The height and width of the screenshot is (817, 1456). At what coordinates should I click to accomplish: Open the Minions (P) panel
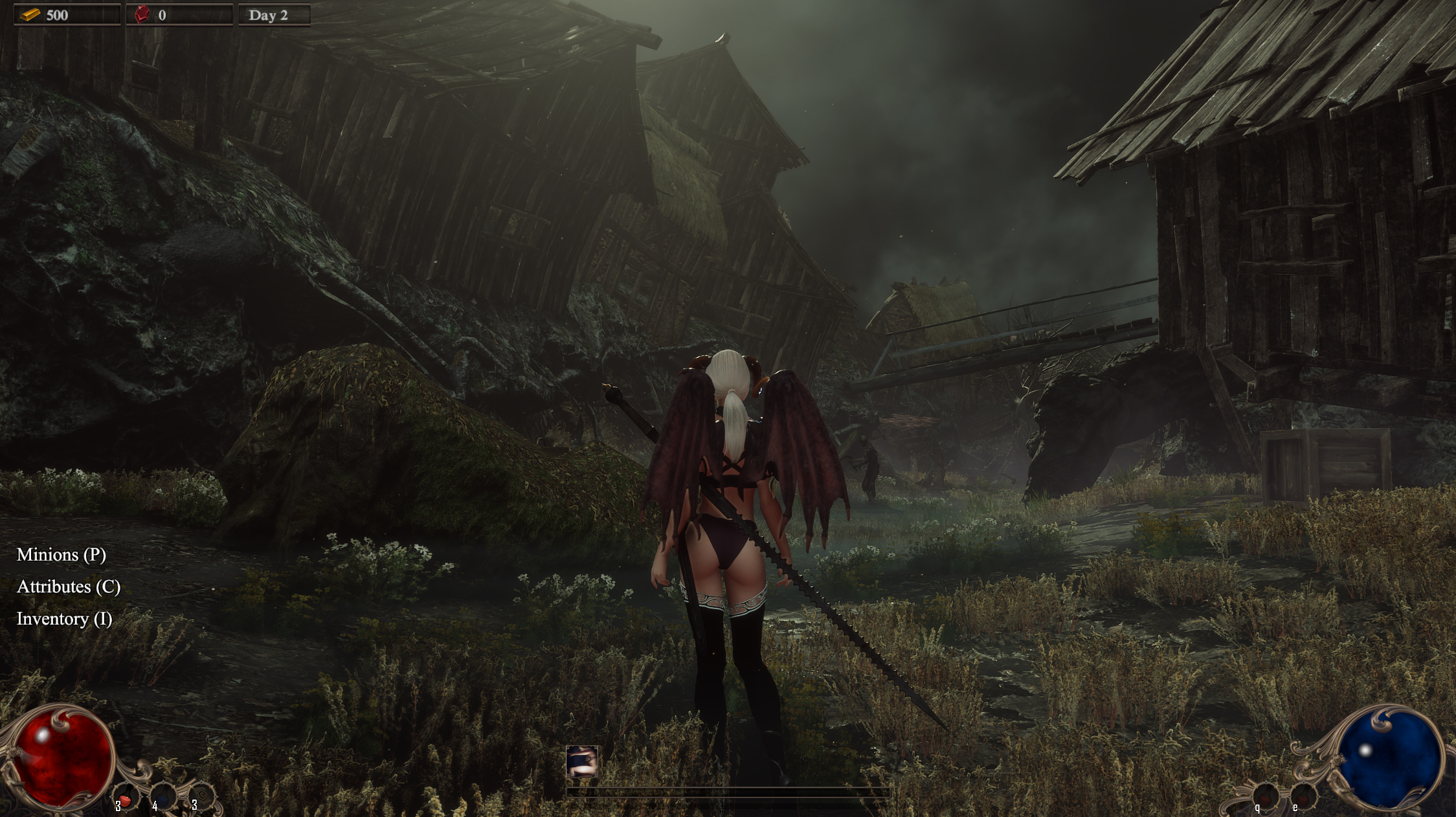pos(62,555)
